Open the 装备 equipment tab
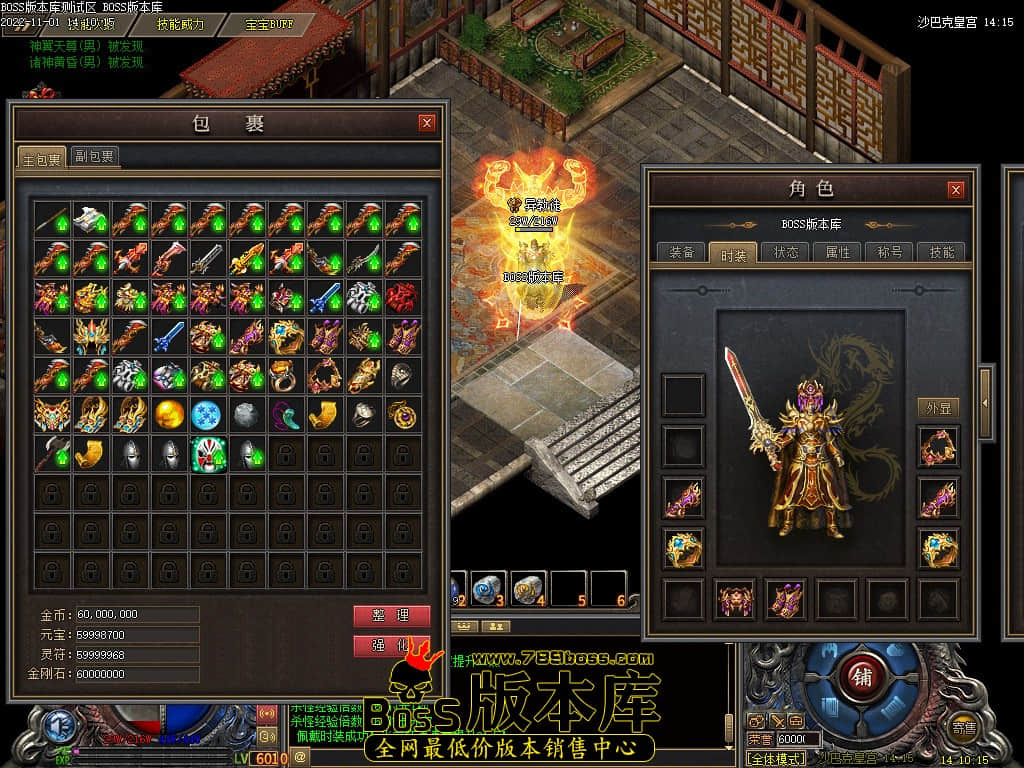The image size is (1024, 768). click(x=682, y=252)
